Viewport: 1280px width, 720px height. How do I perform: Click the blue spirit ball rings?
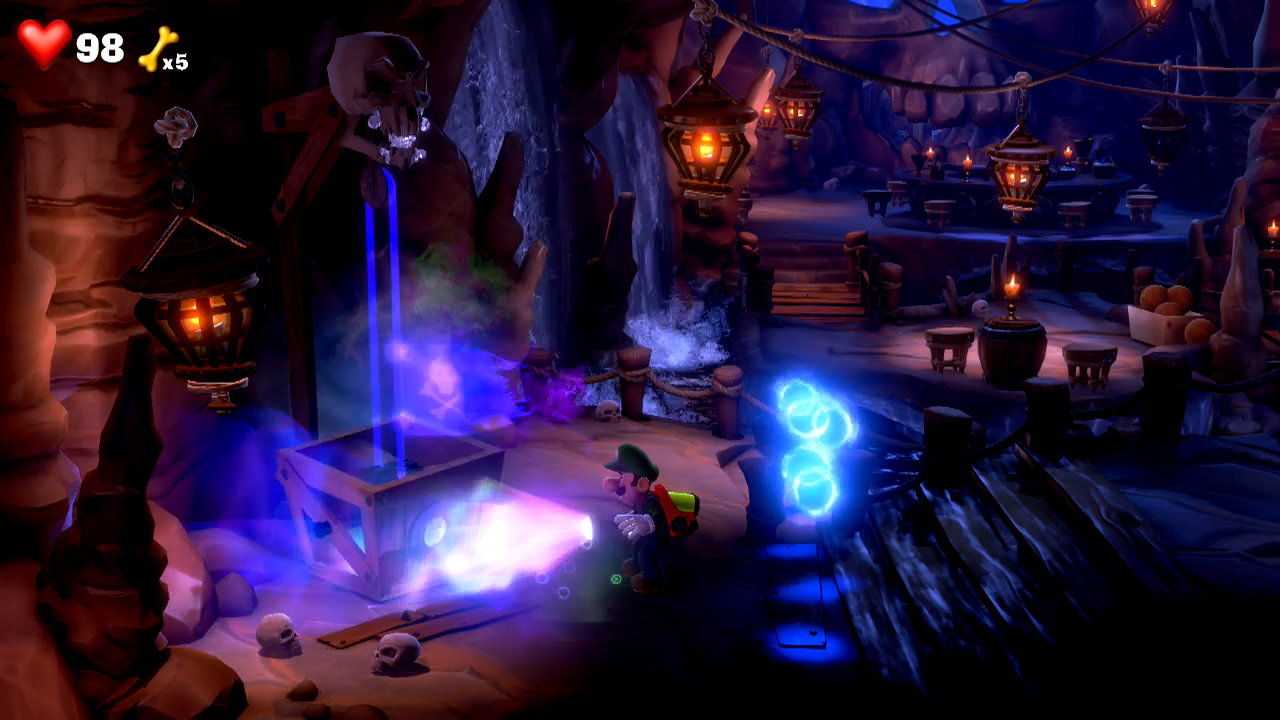(x=810, y=450)
